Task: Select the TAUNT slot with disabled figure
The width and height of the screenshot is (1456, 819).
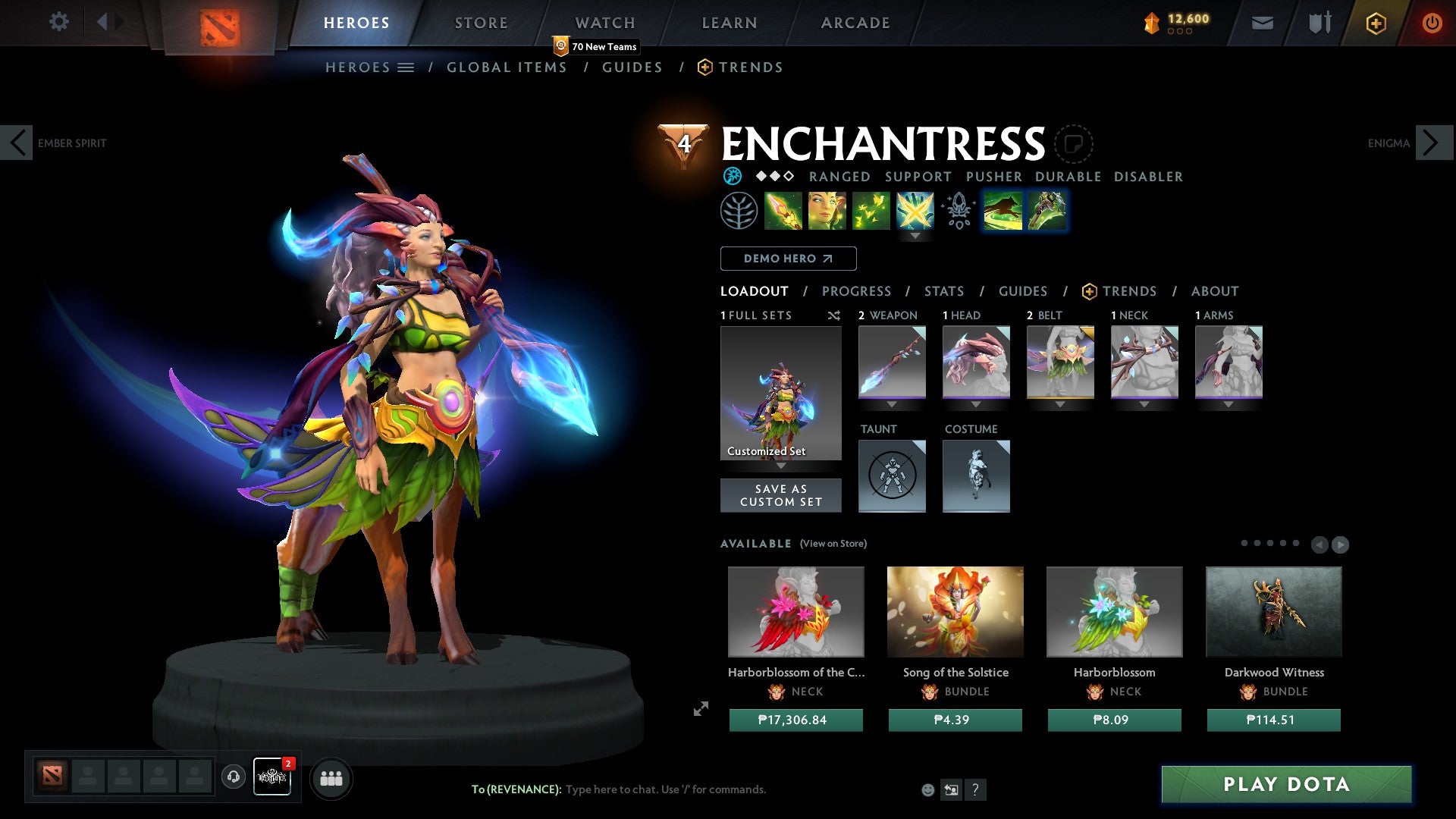Action: tap(892, 476)
